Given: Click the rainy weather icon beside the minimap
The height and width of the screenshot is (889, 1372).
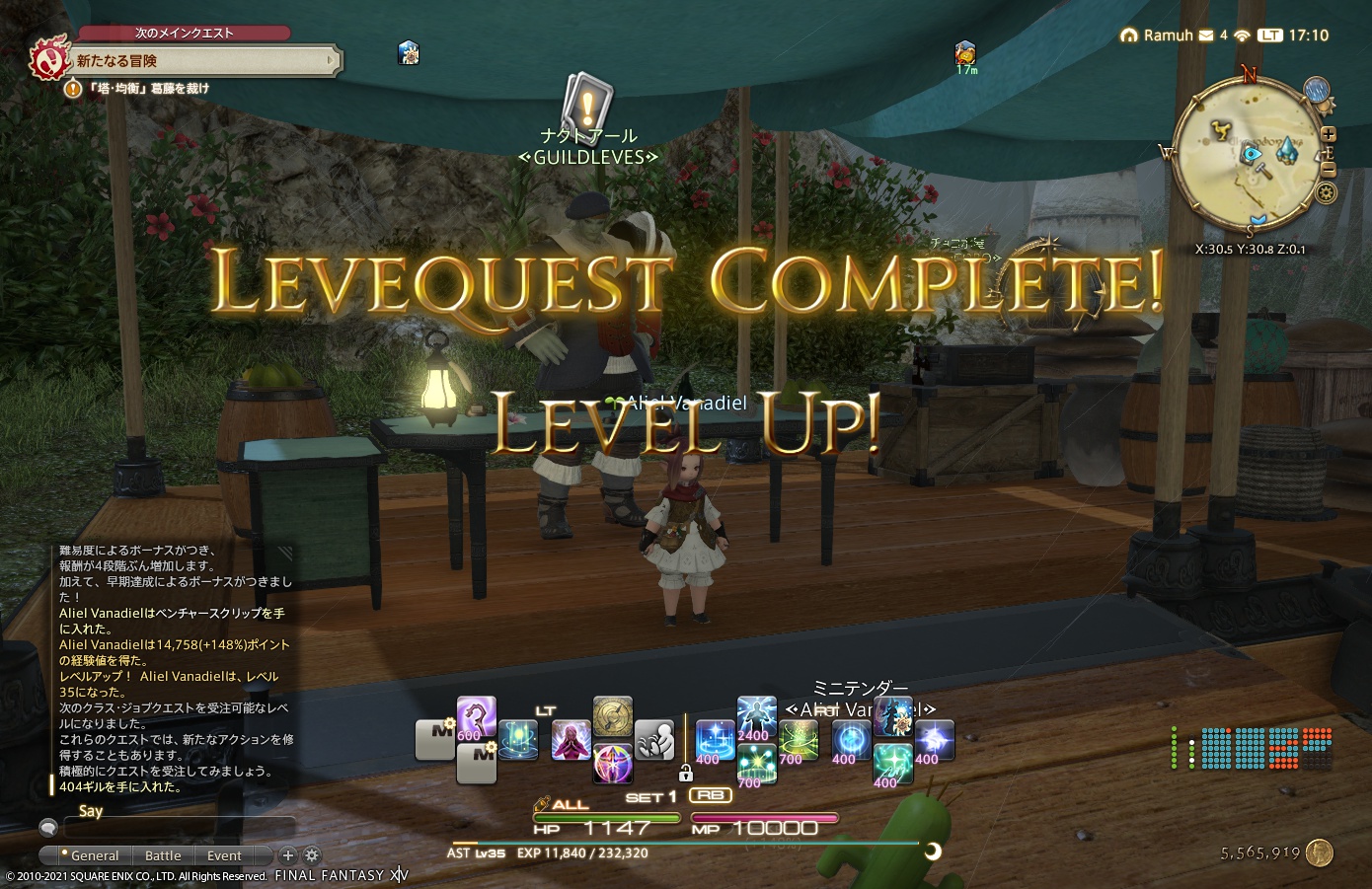Looking at the screenshot, I should 1317,91.
